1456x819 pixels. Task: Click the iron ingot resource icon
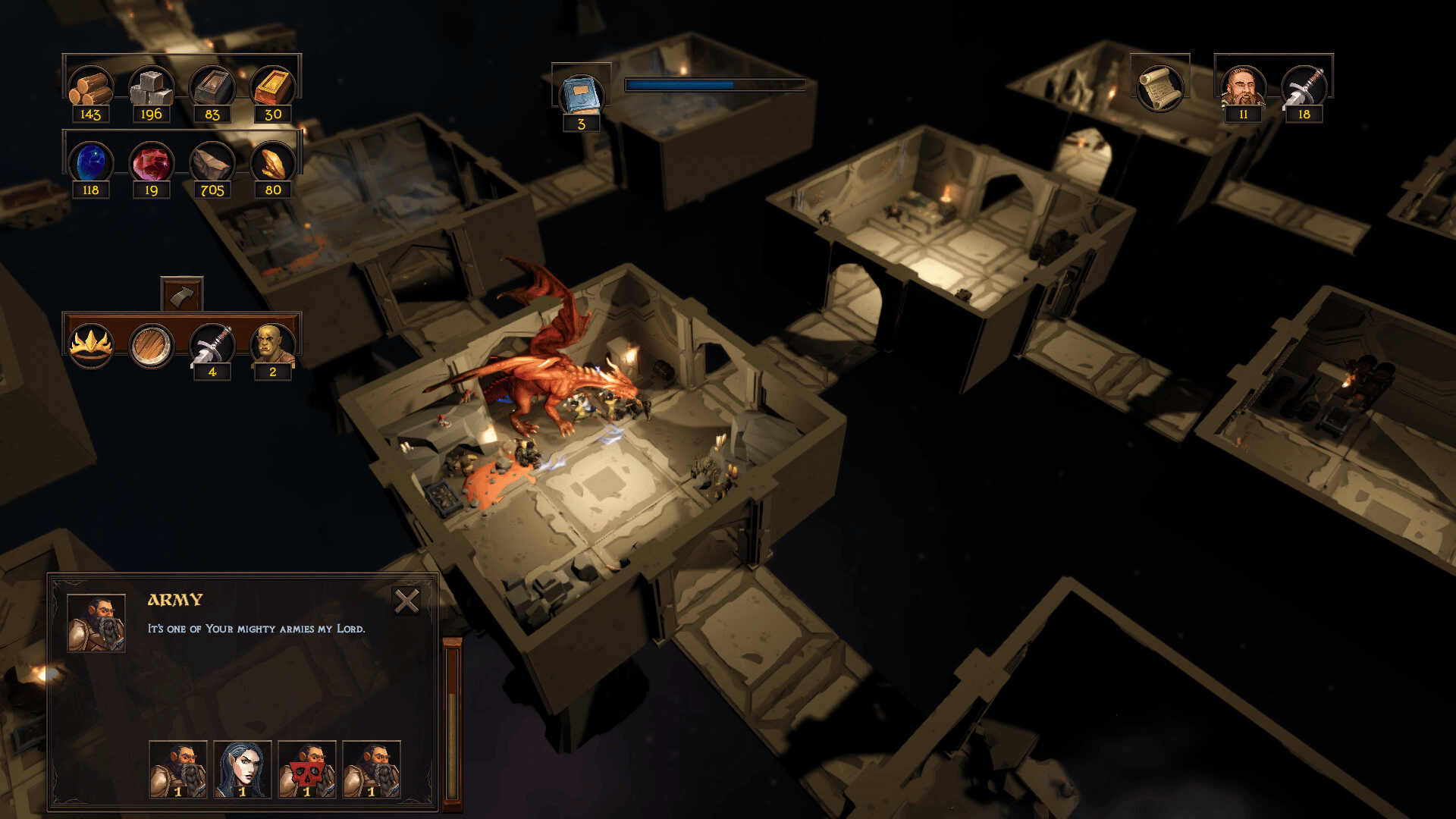coord(212,87)
